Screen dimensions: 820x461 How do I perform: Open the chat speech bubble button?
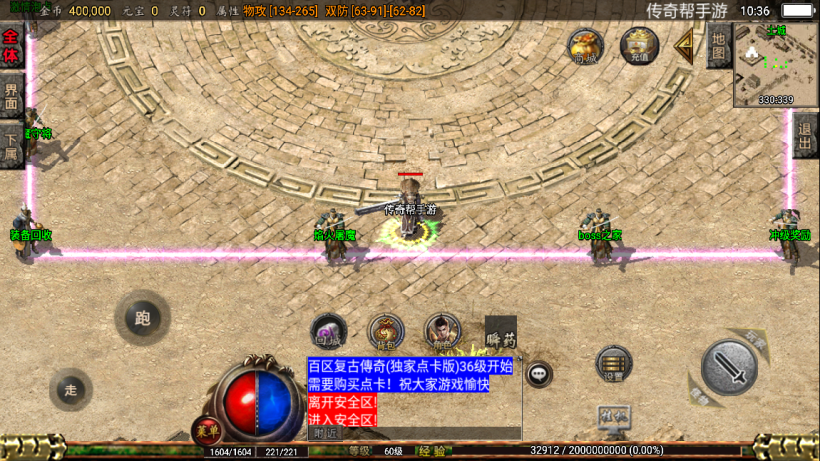(539, 374)
